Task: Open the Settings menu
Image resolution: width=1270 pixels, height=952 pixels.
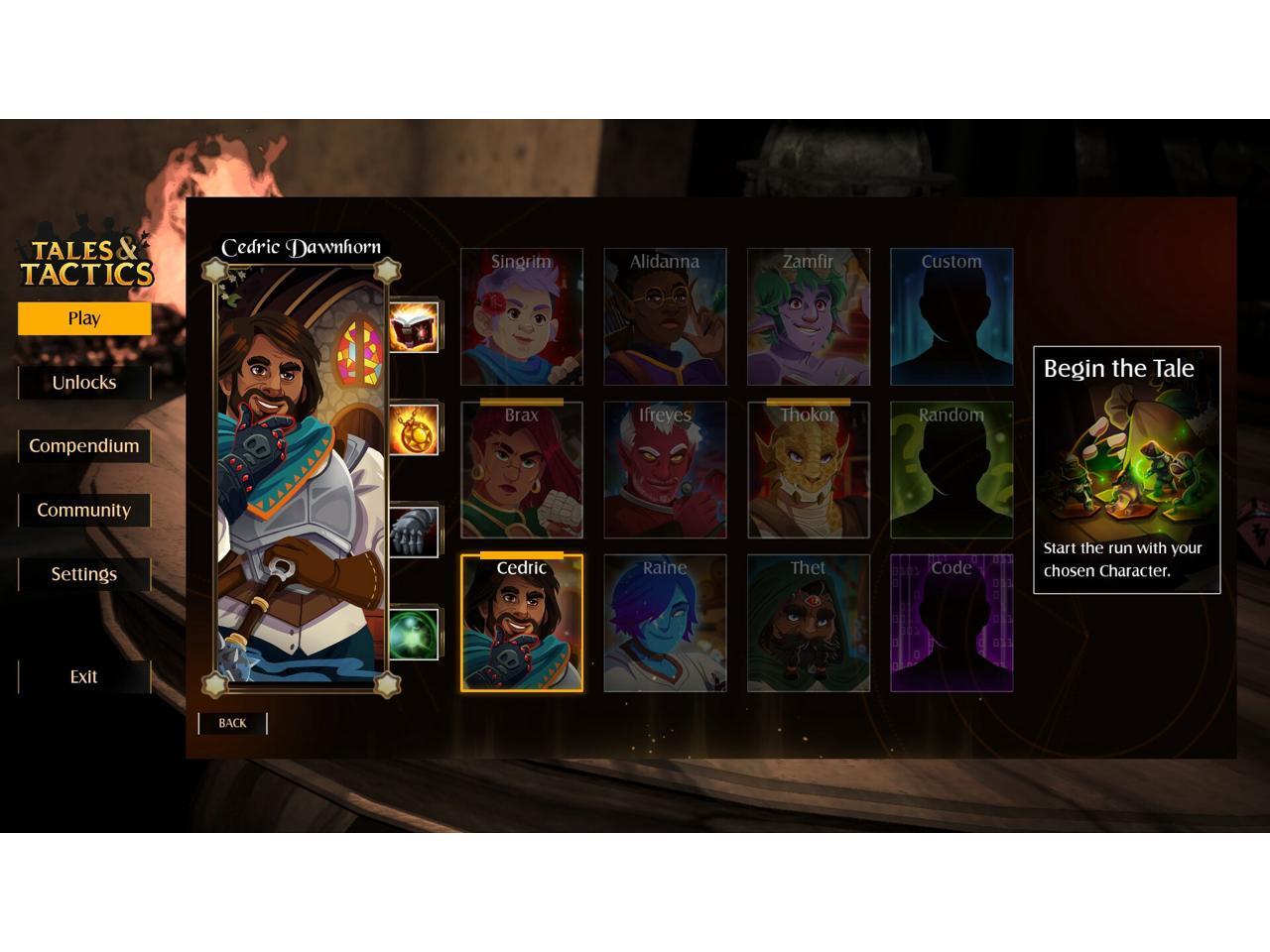Action: click(84, 574)
